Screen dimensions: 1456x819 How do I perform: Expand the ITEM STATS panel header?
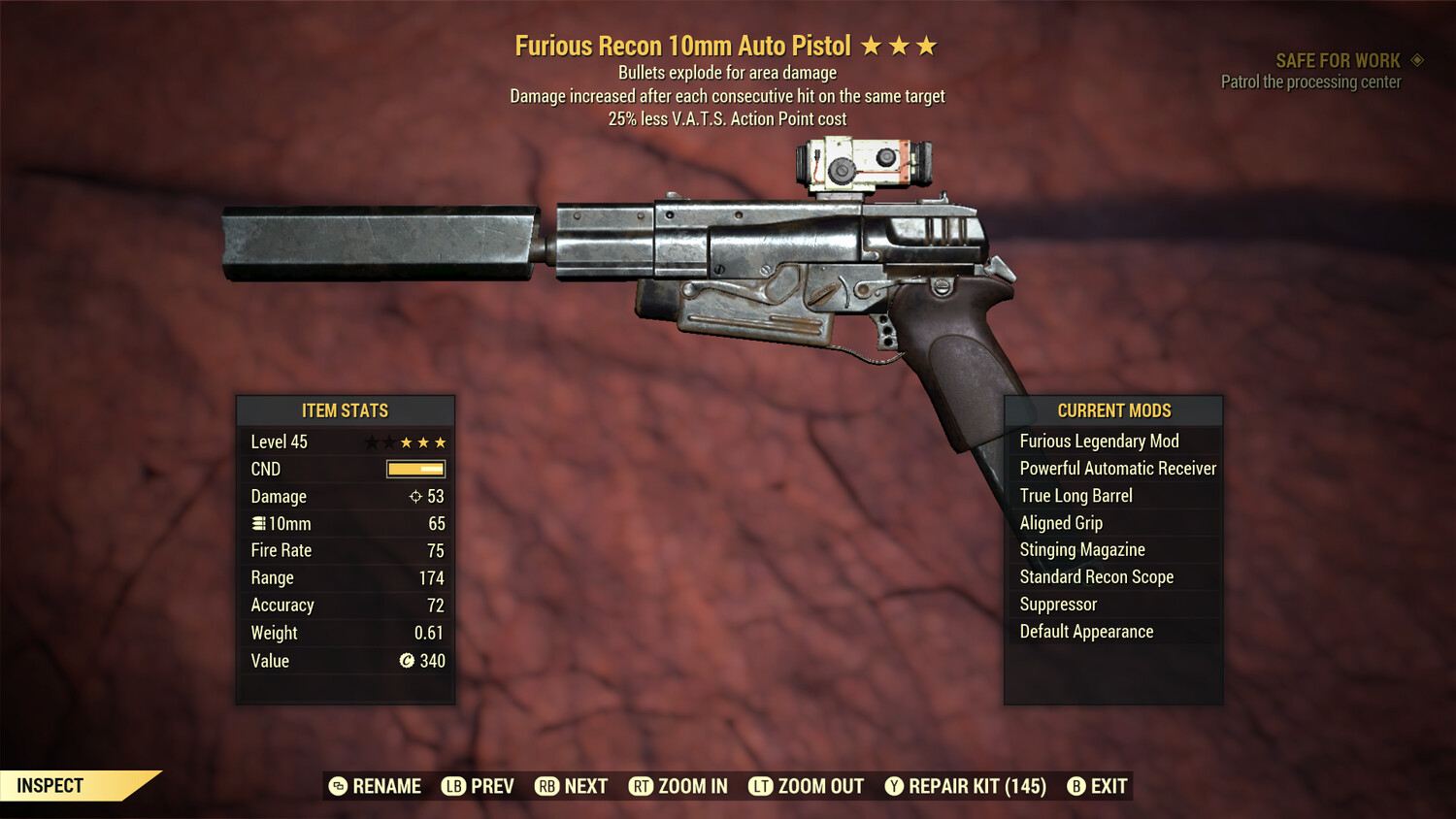coord(345,410)
